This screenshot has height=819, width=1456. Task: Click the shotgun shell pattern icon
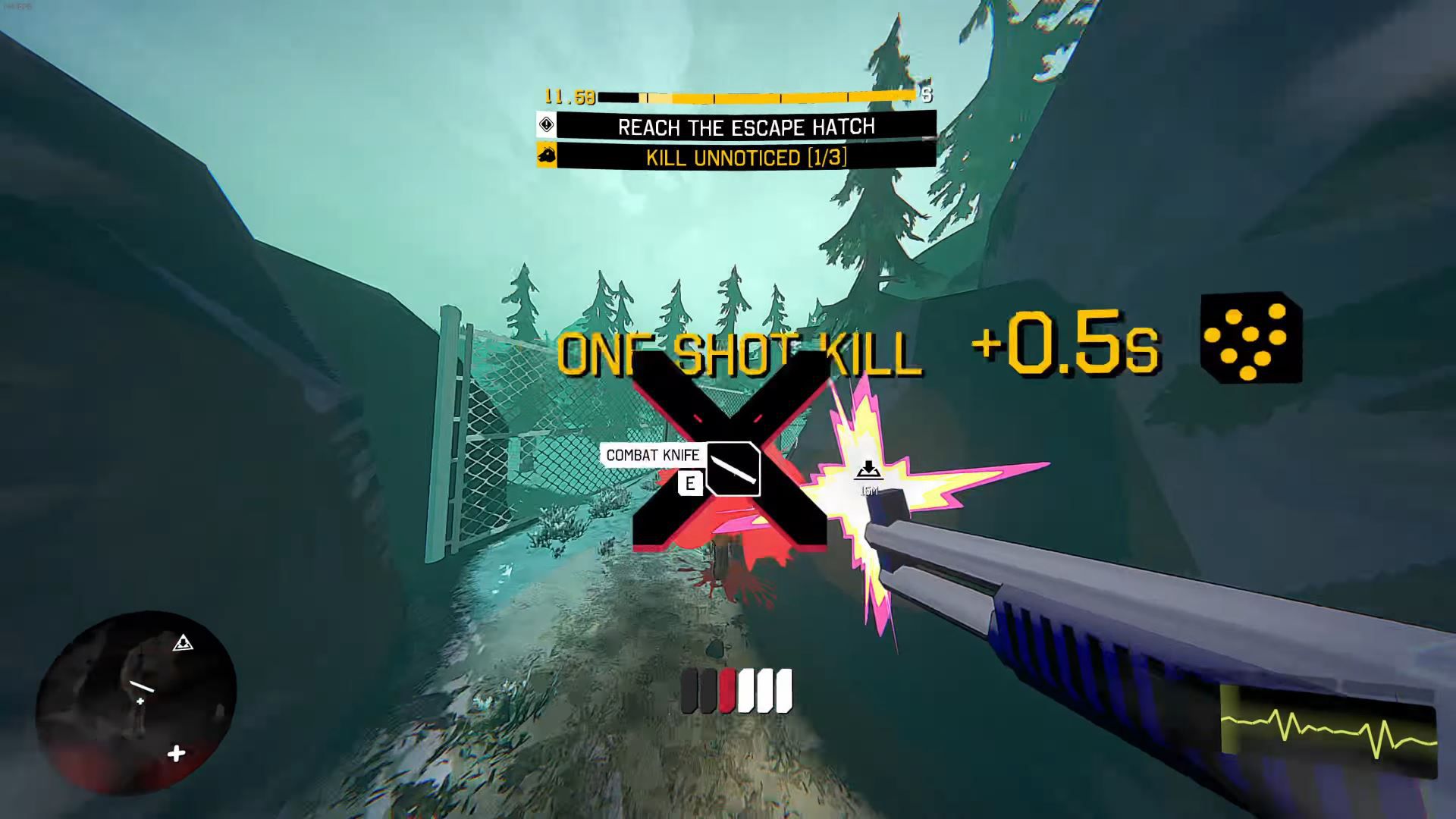1251,338
